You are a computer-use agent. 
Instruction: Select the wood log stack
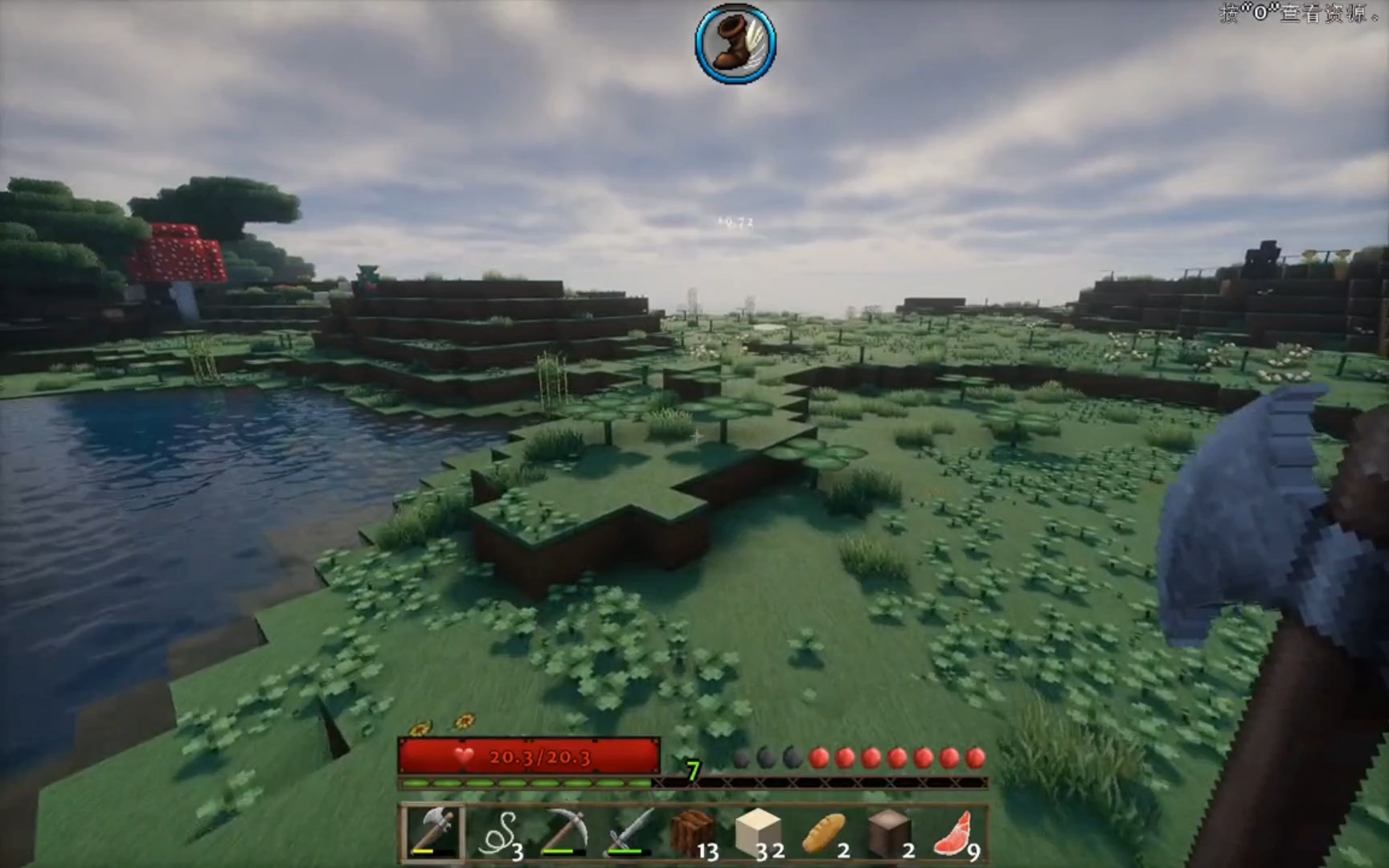(x=693, y=833)
